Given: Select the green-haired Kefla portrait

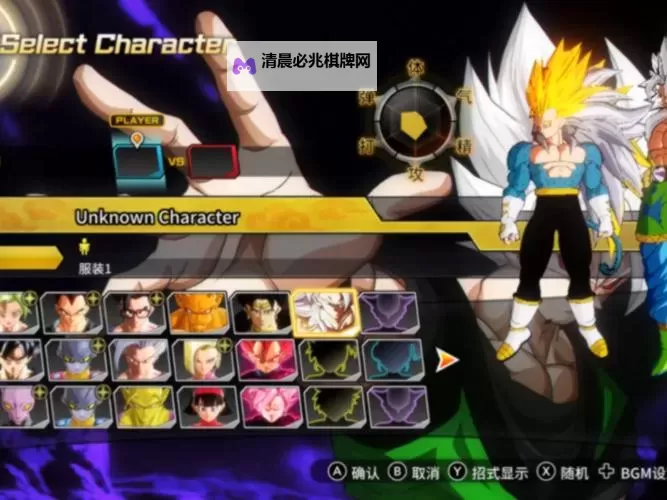Looking at the screenshot, I should (x=19, y=312).
